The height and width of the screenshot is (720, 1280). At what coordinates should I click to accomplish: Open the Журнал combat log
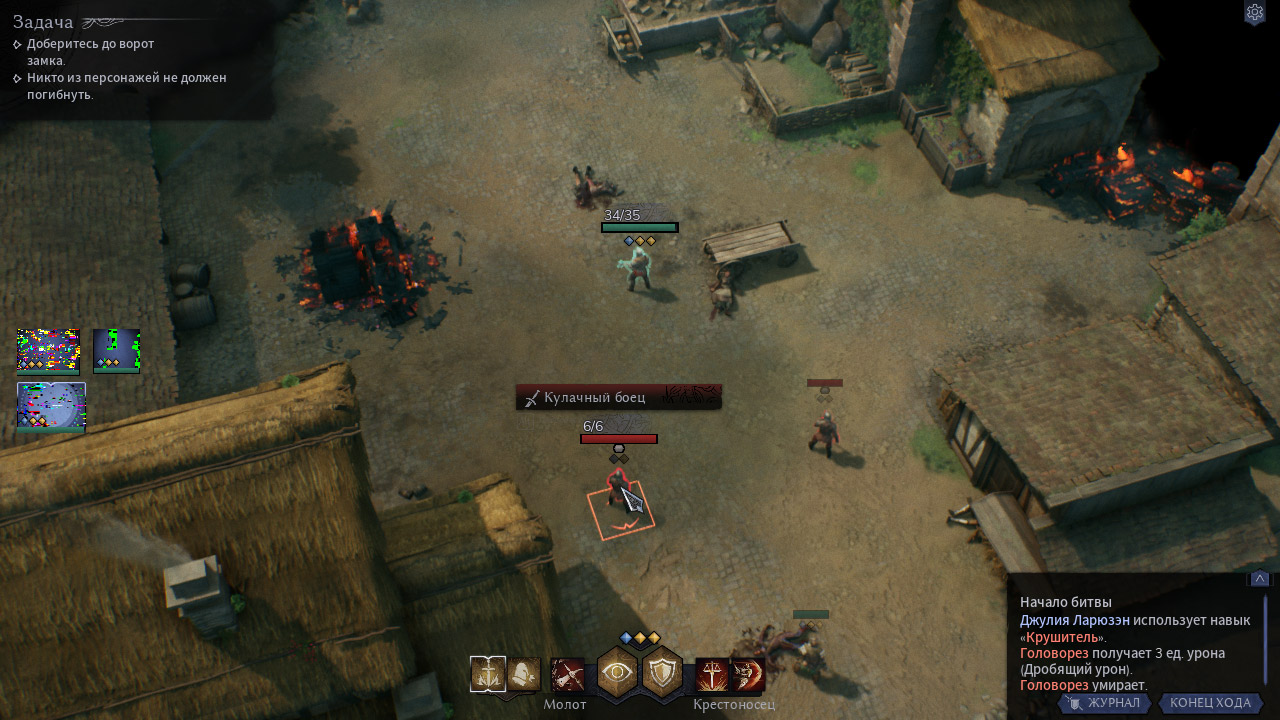click(x=1103, y=703)
